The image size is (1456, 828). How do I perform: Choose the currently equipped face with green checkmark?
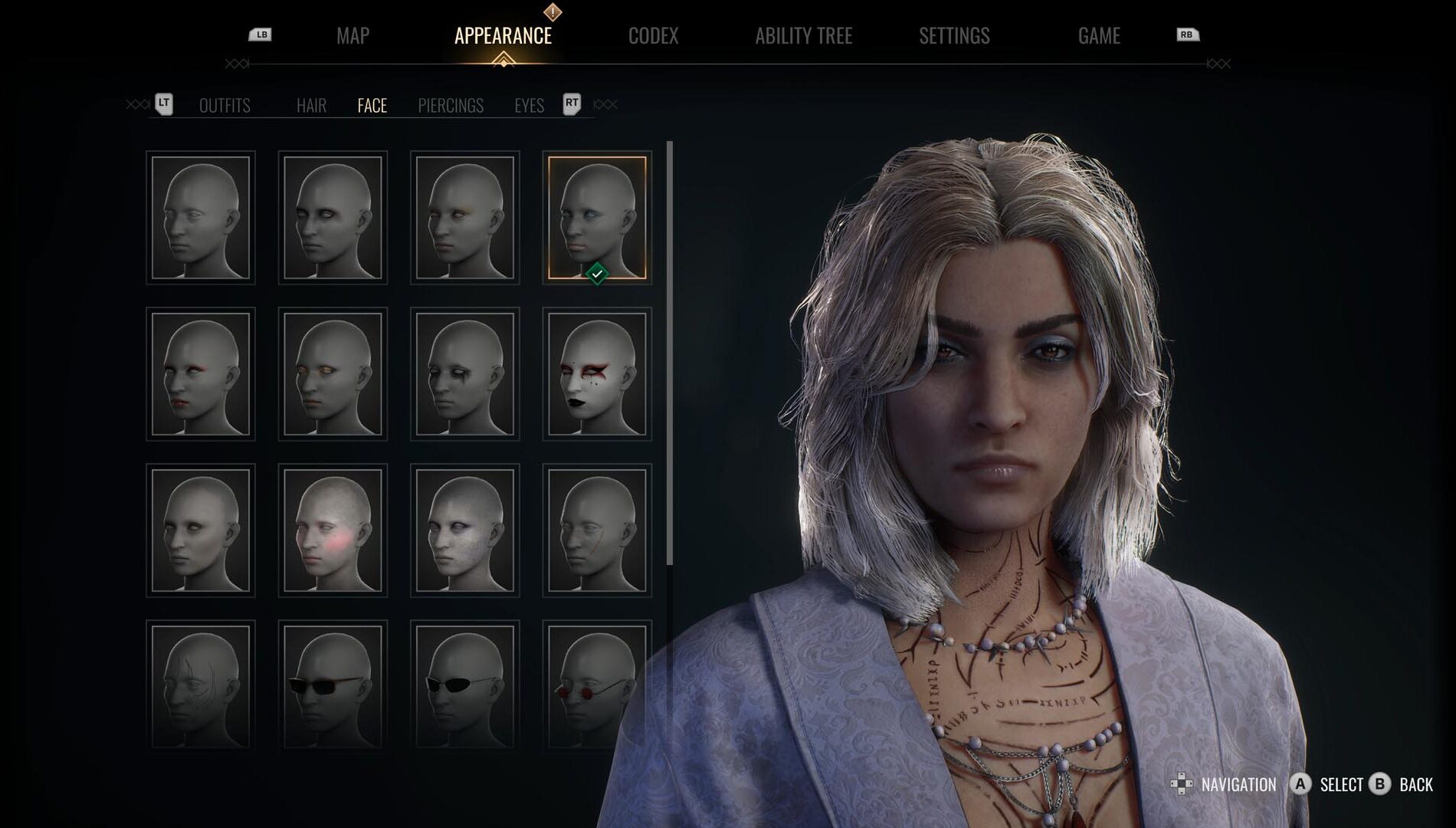597,218
